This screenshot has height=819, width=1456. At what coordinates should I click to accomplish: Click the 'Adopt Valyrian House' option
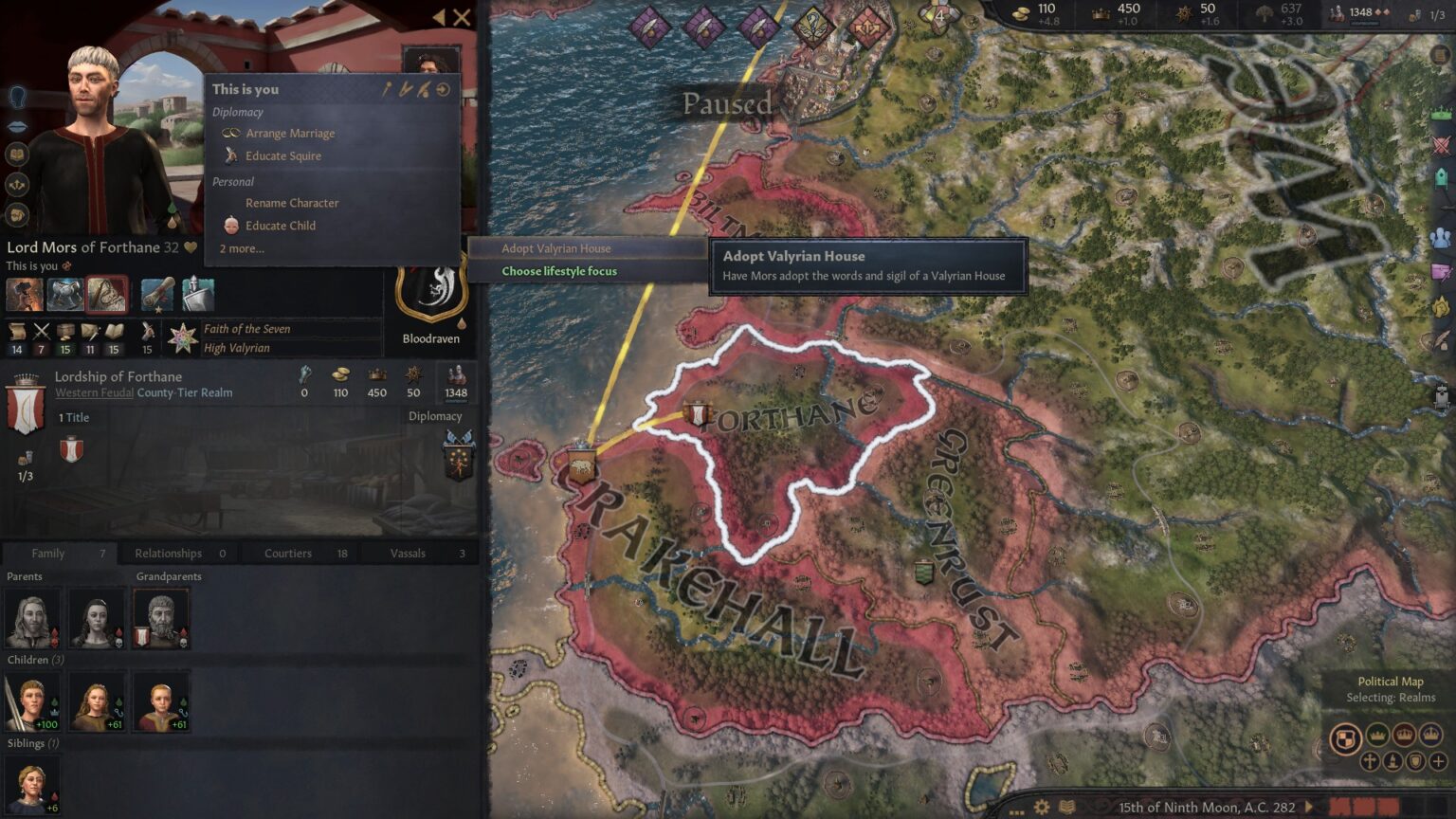pyautogui.click(x=556, y=248)
